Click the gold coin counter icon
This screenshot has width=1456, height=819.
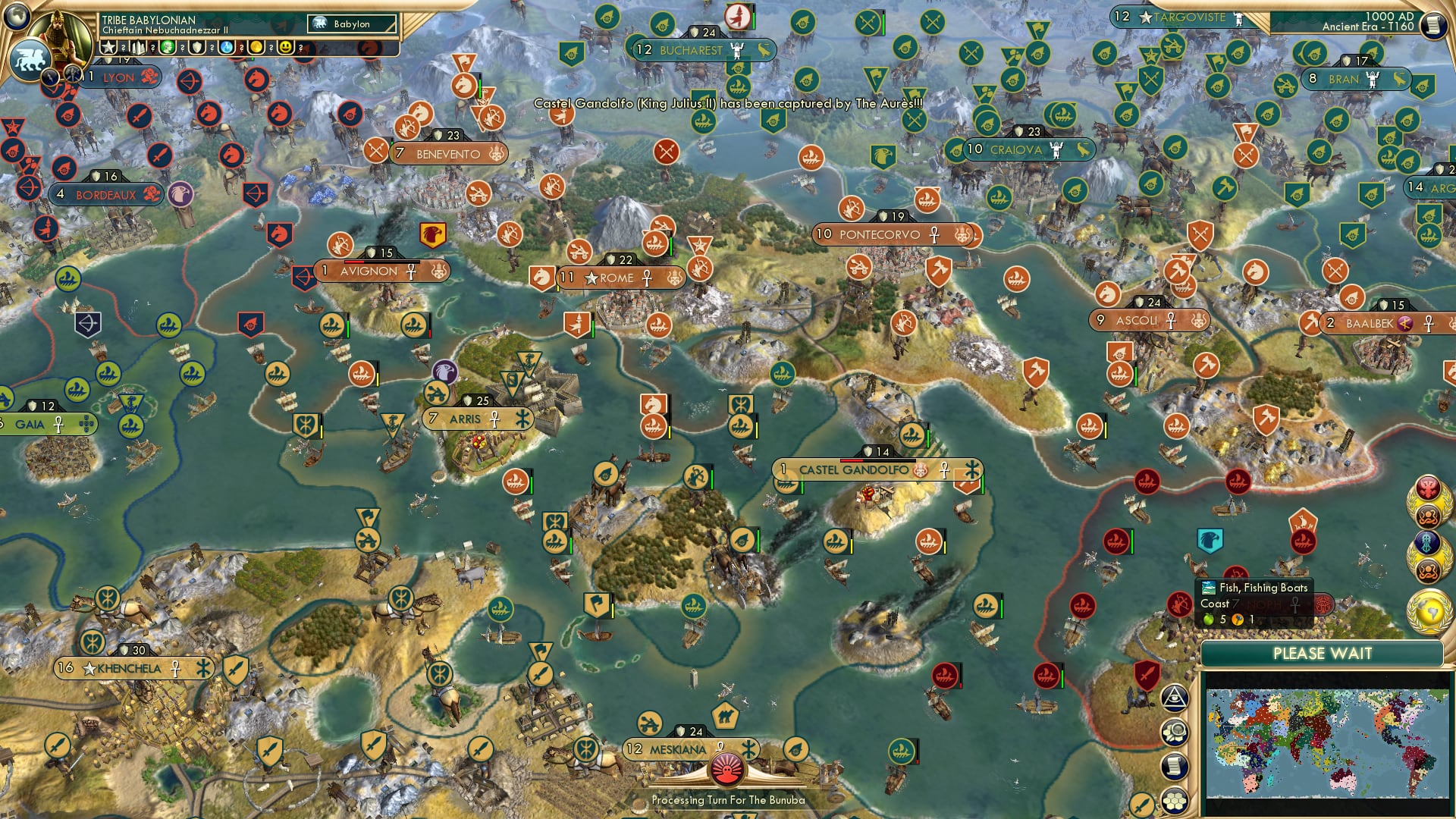click(257, 47)
